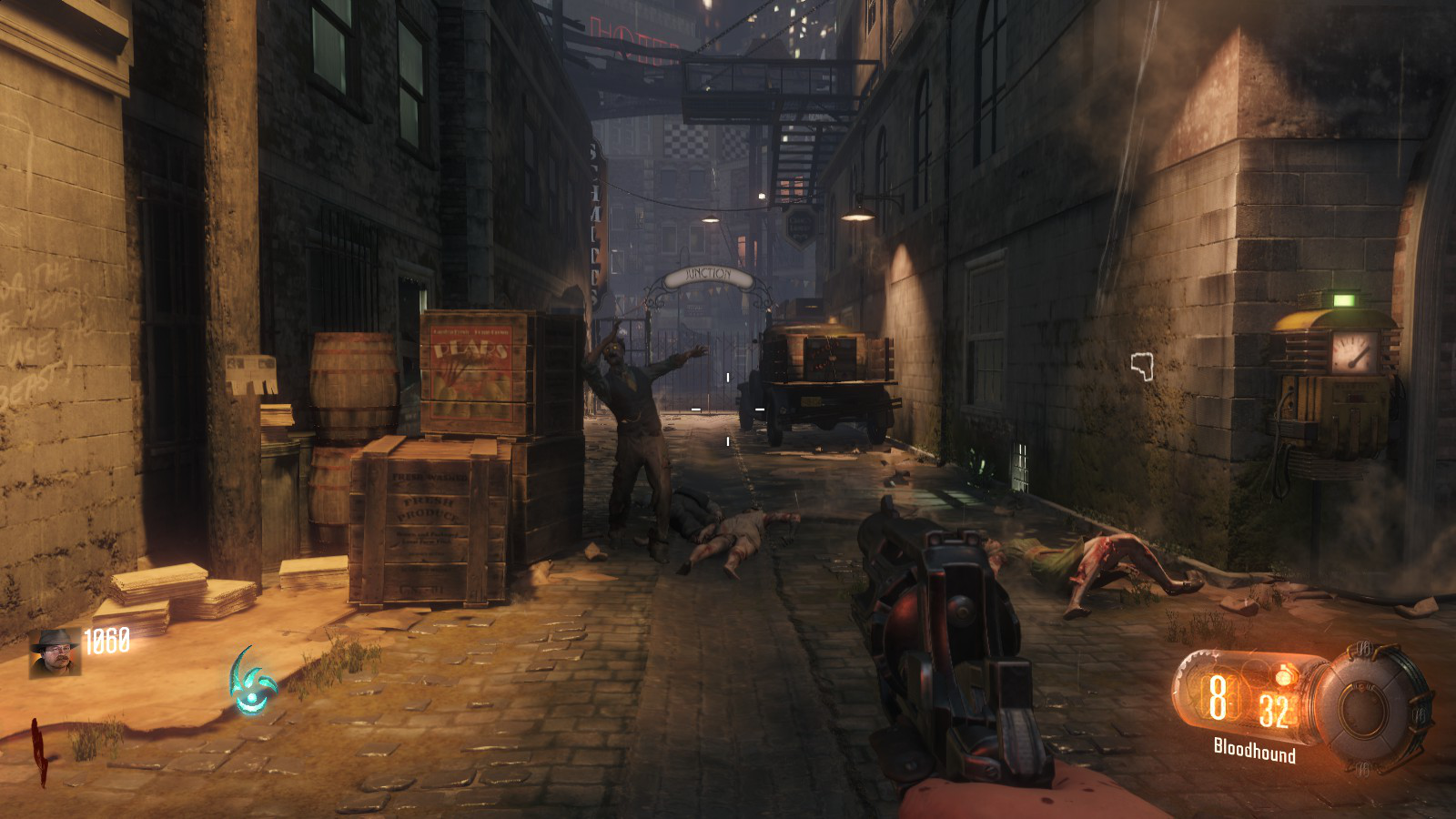This screenshot has height=819, width=1456.
Task: Click the white waypoint marker on the wall
Action: click(x=1142, y=366)
